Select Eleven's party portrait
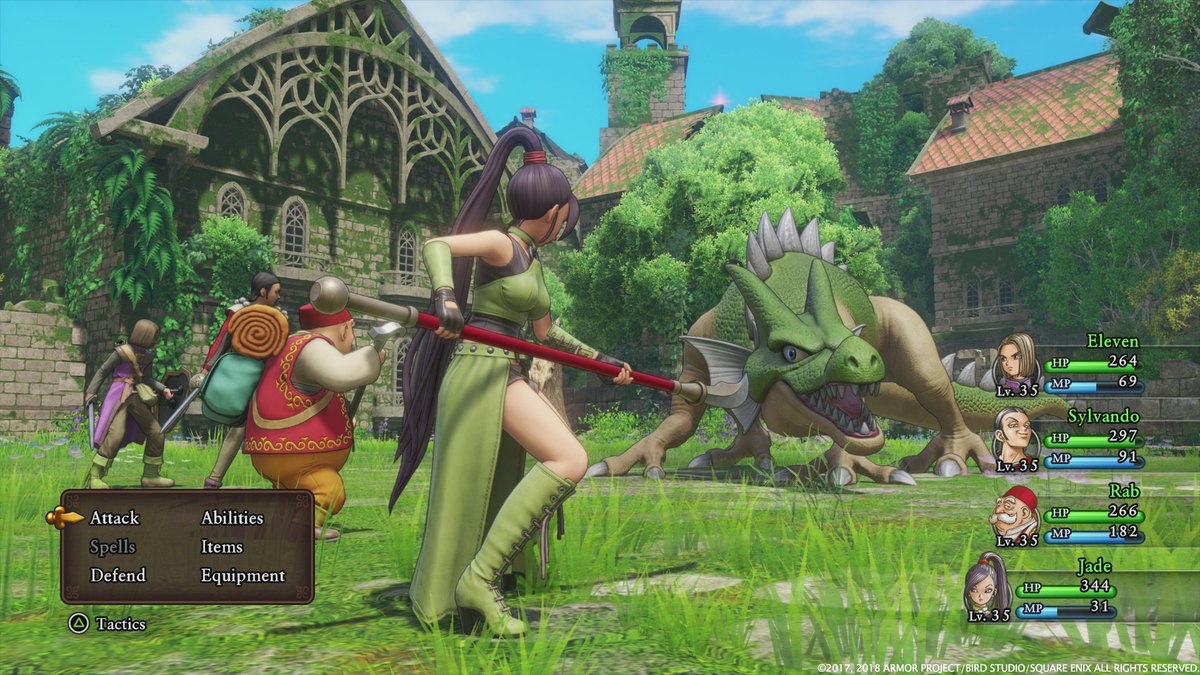The height and width of the screenshot is (675, 1200). tap(1015, 361)
